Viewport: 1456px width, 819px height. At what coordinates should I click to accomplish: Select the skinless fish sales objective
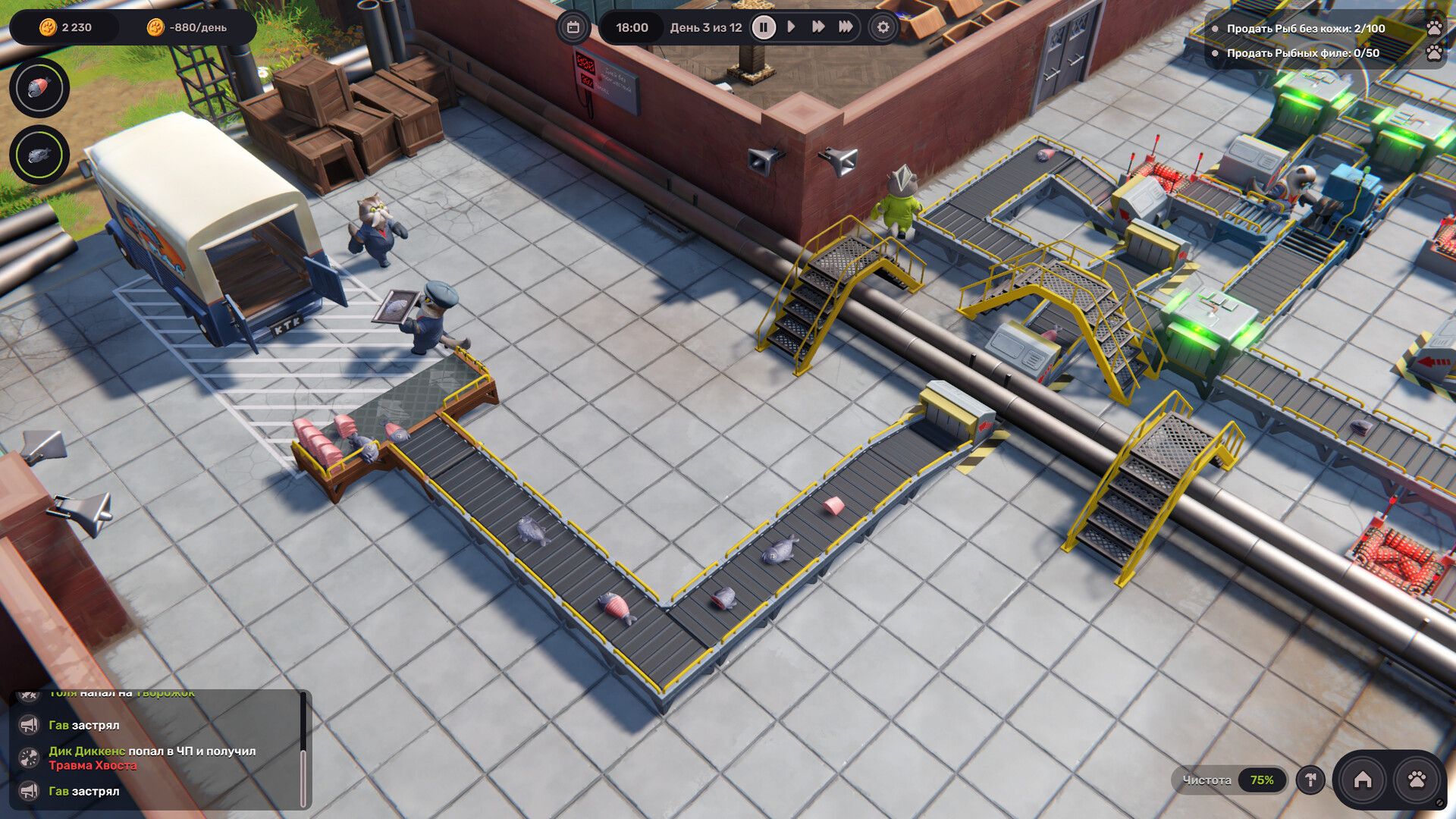(1305, 29)
